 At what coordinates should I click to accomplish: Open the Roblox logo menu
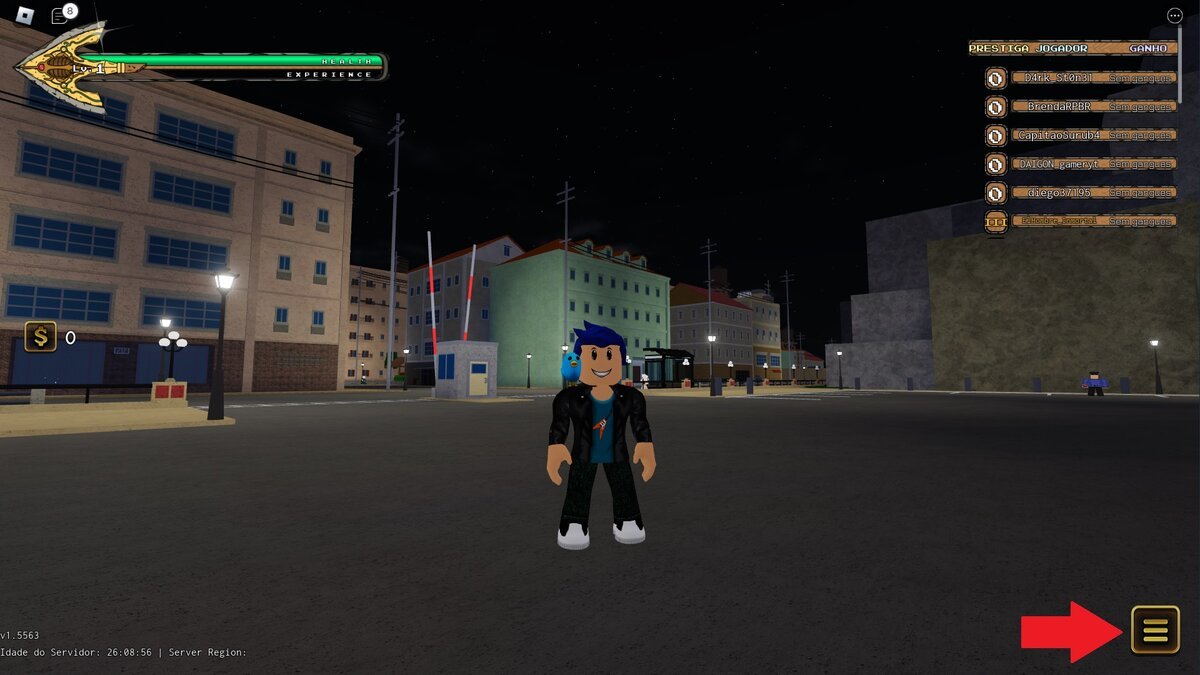click(26, 16)
